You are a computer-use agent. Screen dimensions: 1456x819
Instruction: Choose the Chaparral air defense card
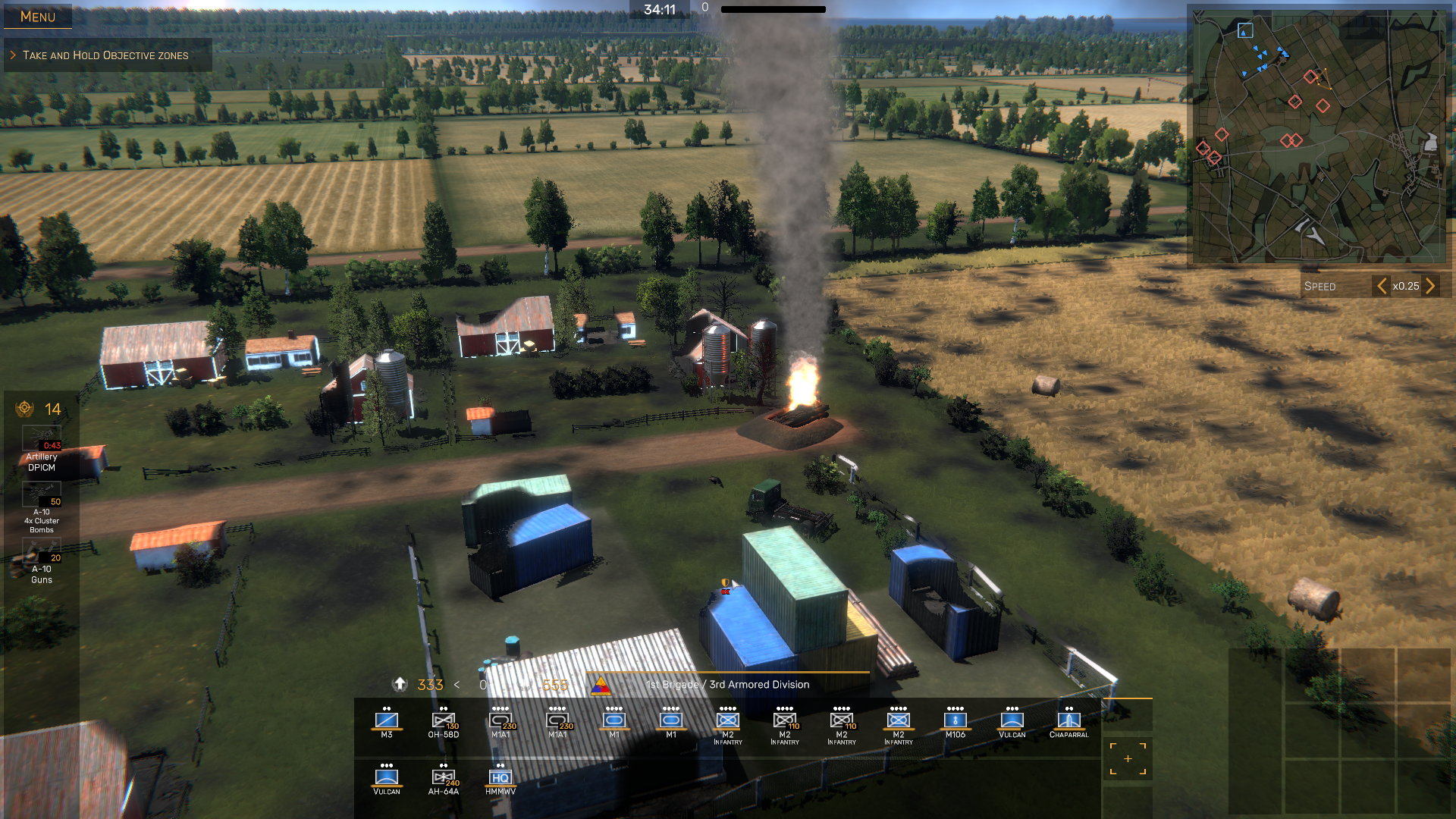[x=1068, y=722]
